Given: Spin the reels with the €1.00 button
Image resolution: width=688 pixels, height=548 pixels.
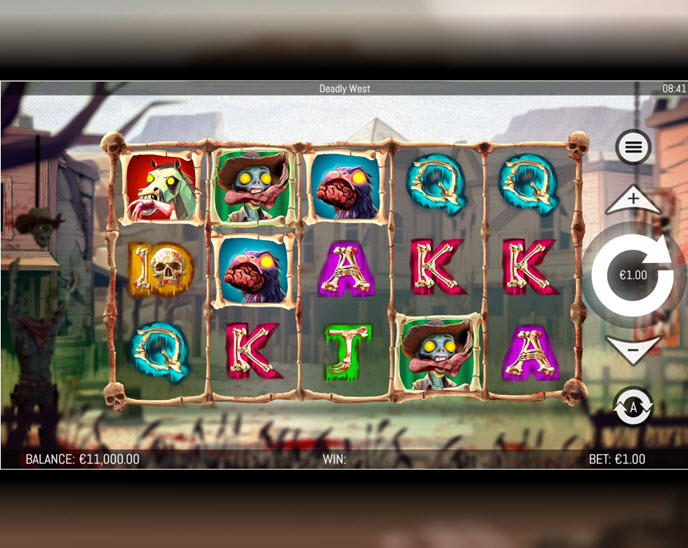Looking at the screenshot, I should (x=632, y=274).
